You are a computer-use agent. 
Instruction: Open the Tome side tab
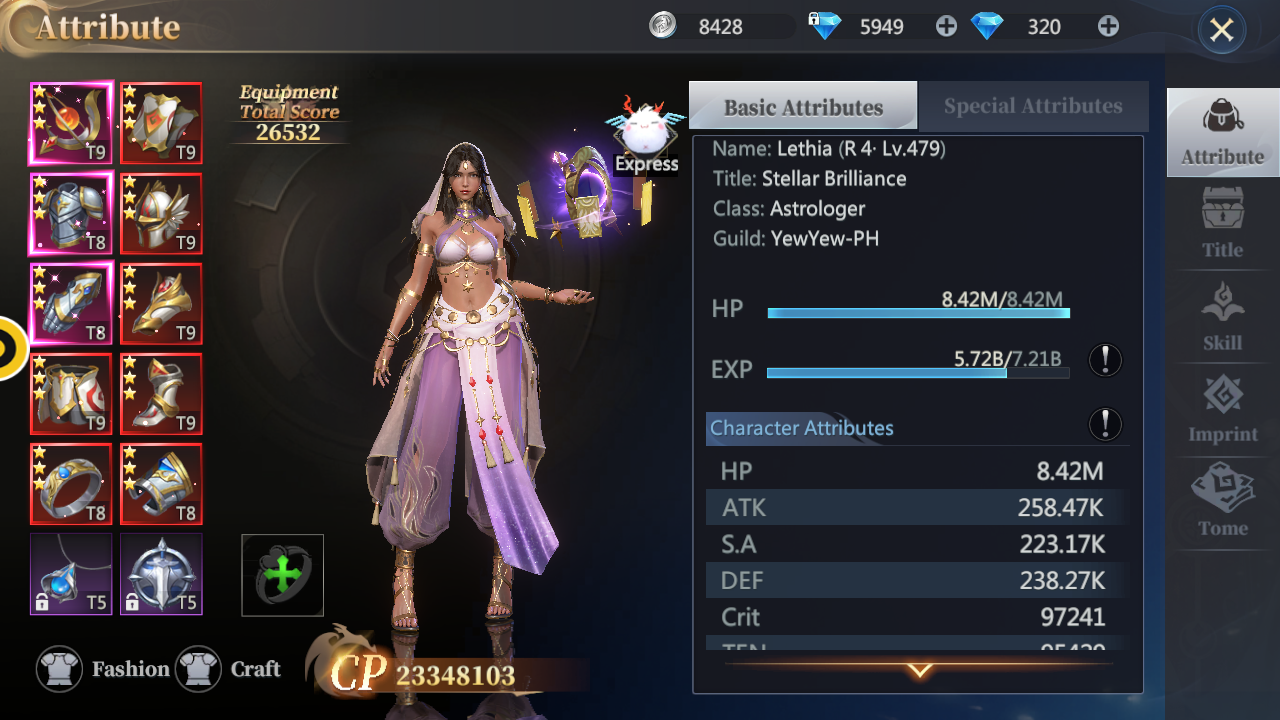1222,501
